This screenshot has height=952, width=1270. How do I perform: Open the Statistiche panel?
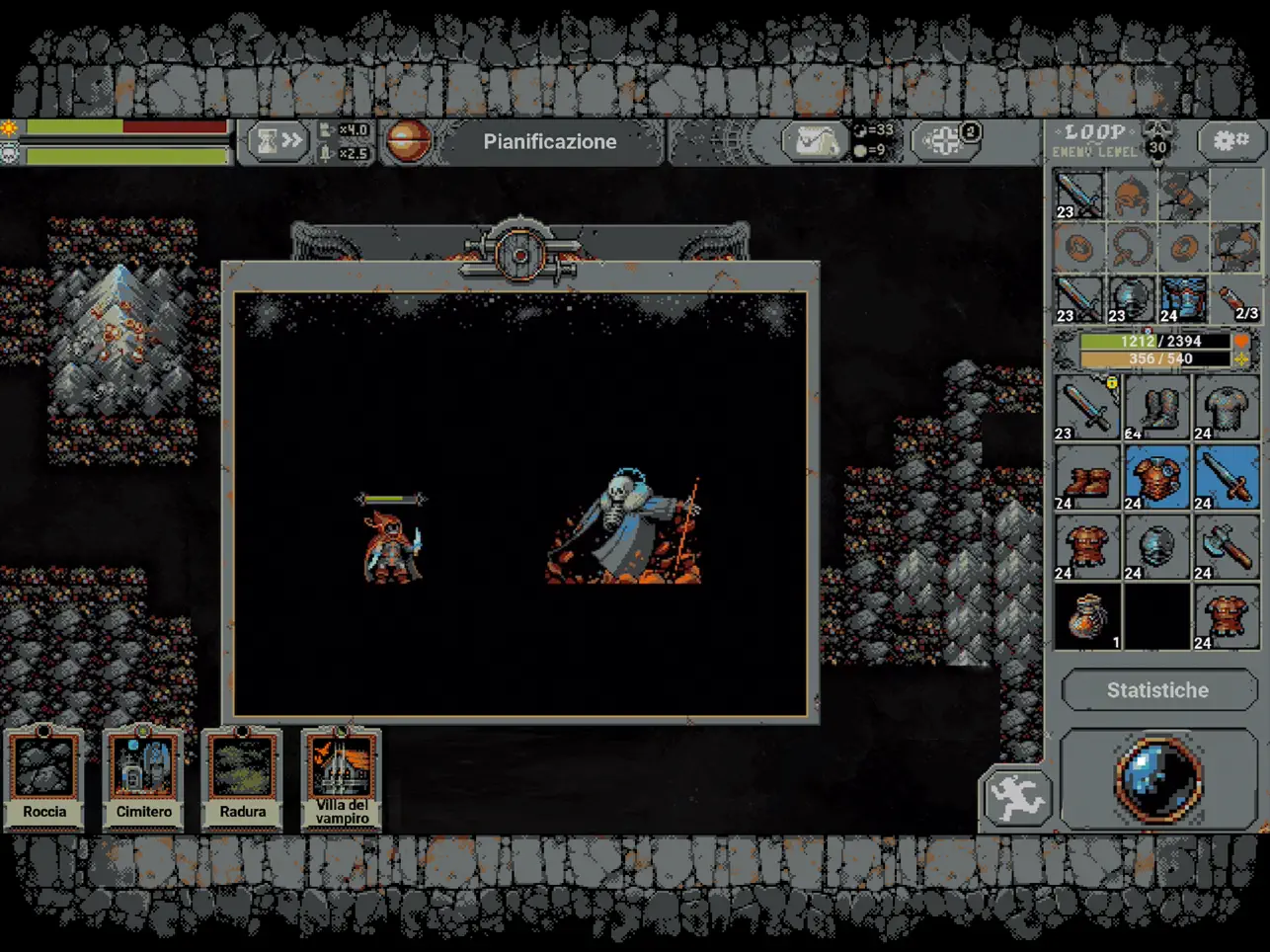pos(1157,690)
